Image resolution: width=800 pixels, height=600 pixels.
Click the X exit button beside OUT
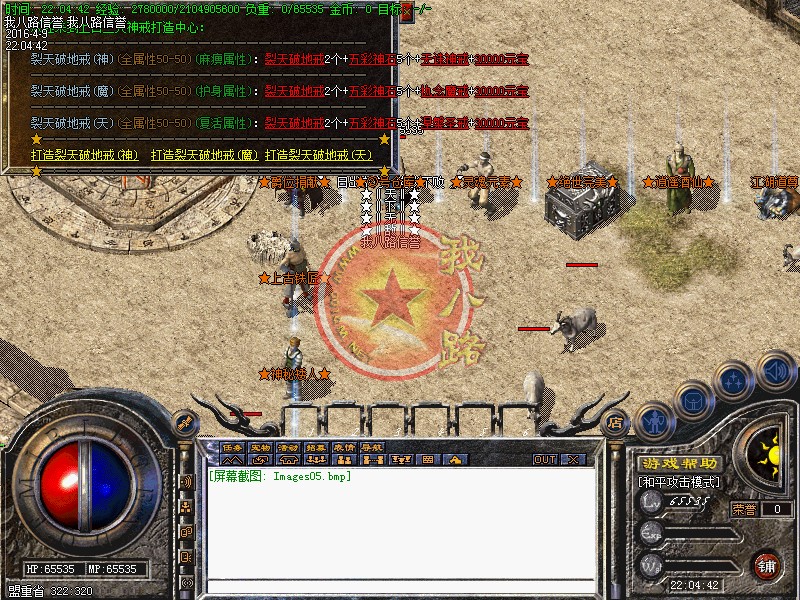573,459
